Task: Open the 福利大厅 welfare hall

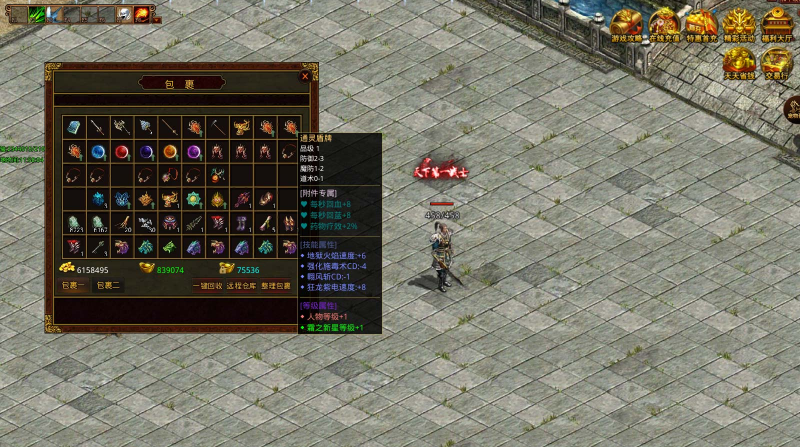Action: (x=777, y=24)
